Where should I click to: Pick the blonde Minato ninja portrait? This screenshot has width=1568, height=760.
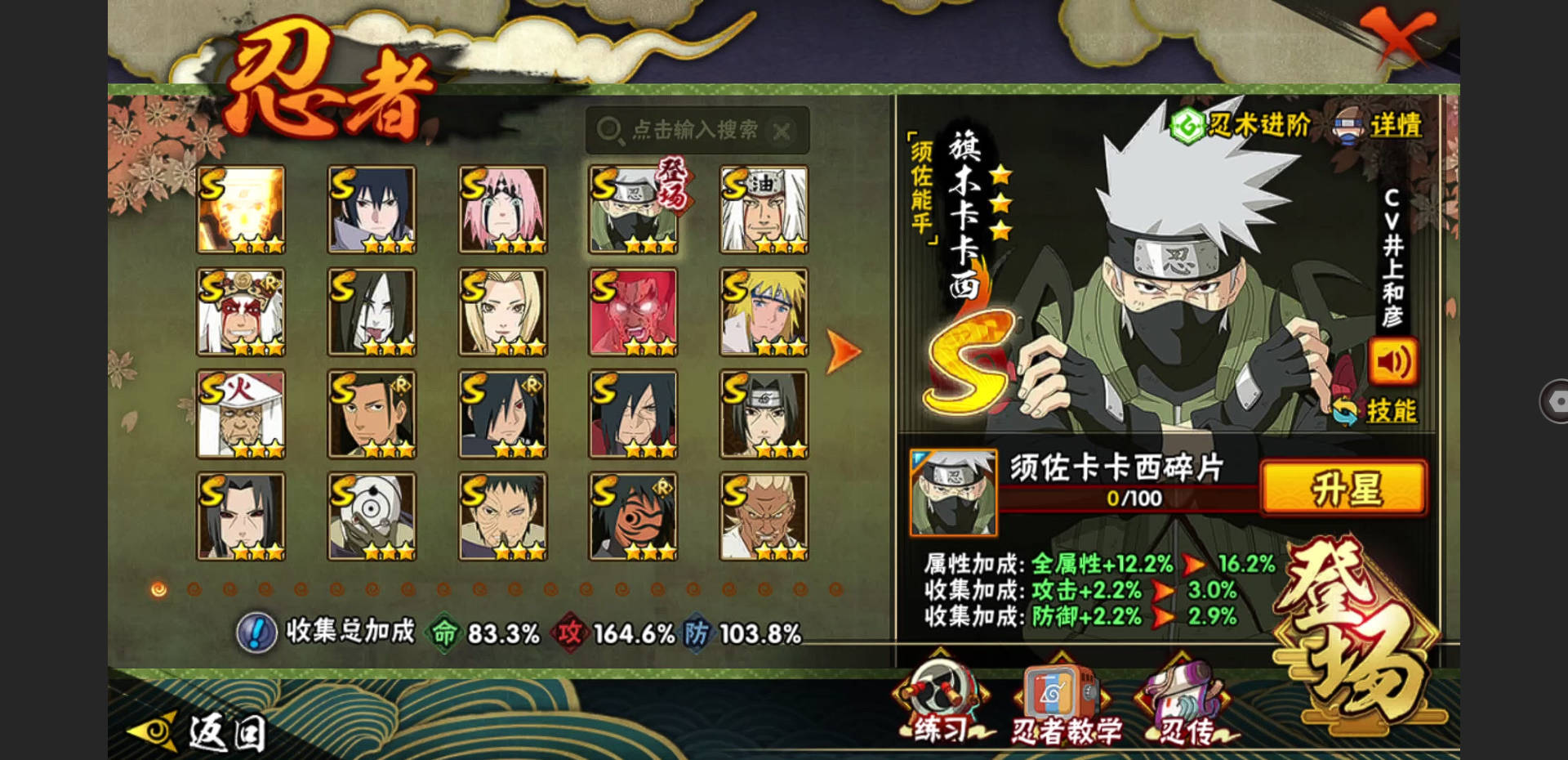coord(764,311)
